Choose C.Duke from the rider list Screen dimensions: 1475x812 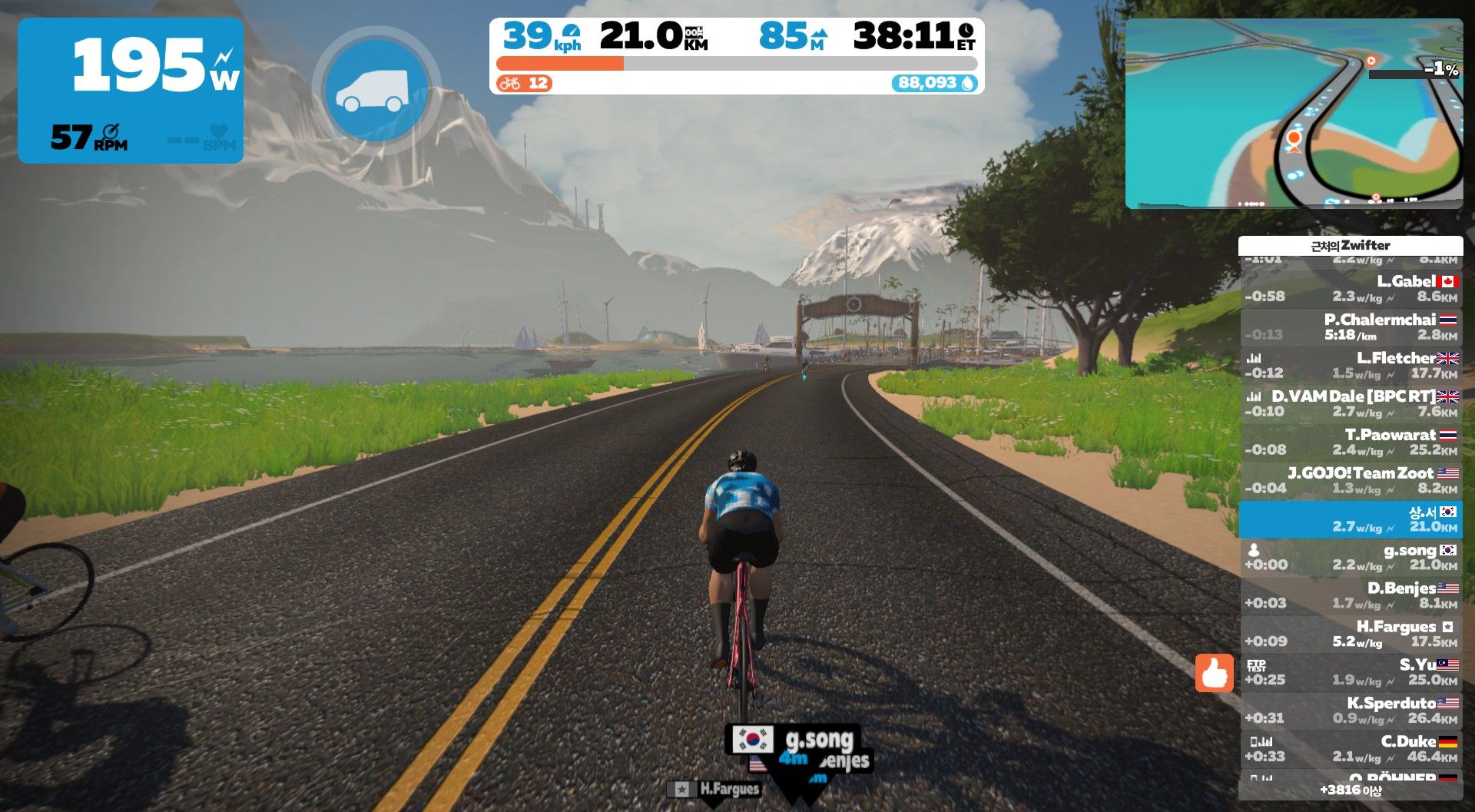[x=1351, y=750]
